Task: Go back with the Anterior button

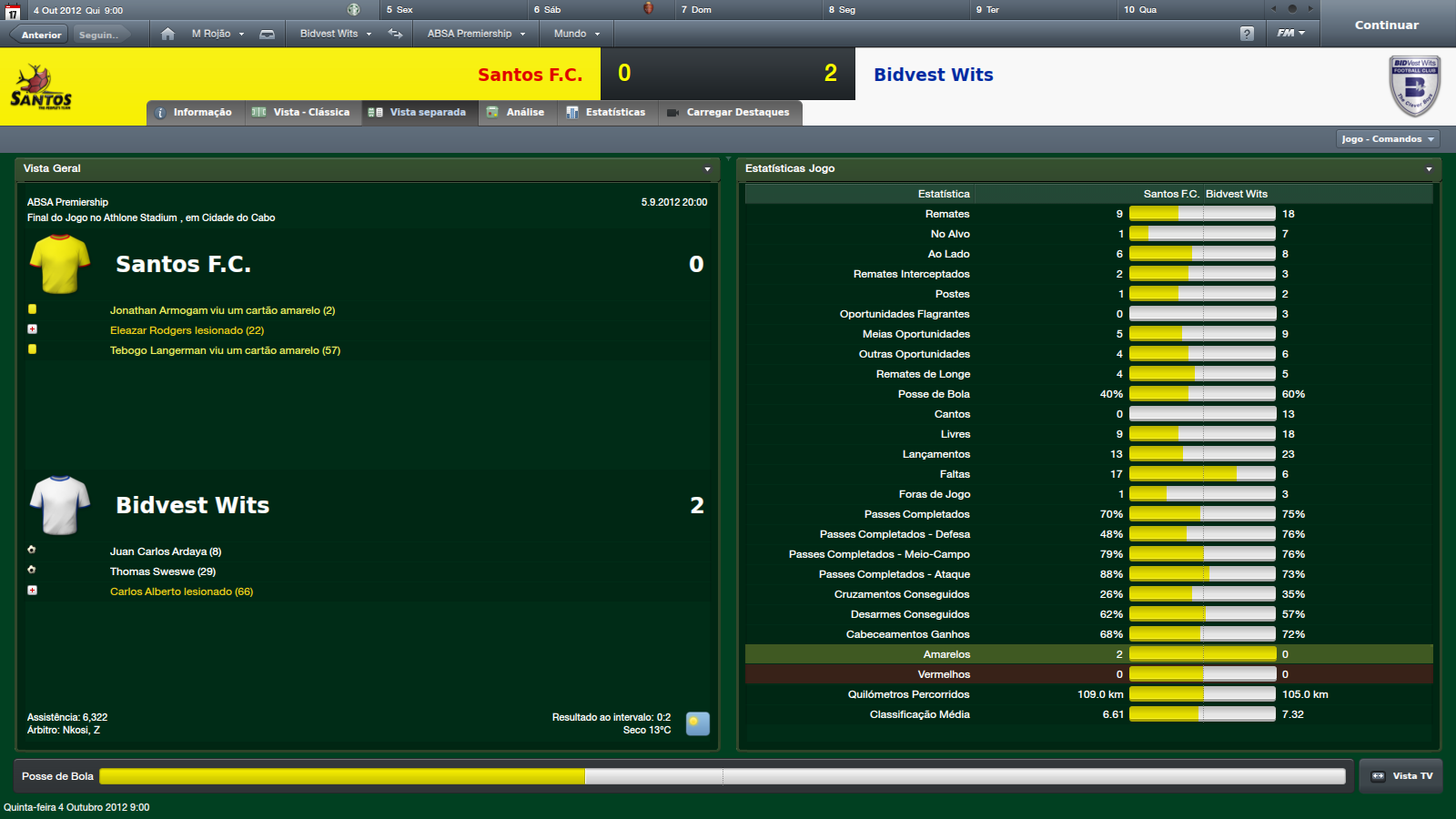Action: pyautogui.click(x=41, y=35)
